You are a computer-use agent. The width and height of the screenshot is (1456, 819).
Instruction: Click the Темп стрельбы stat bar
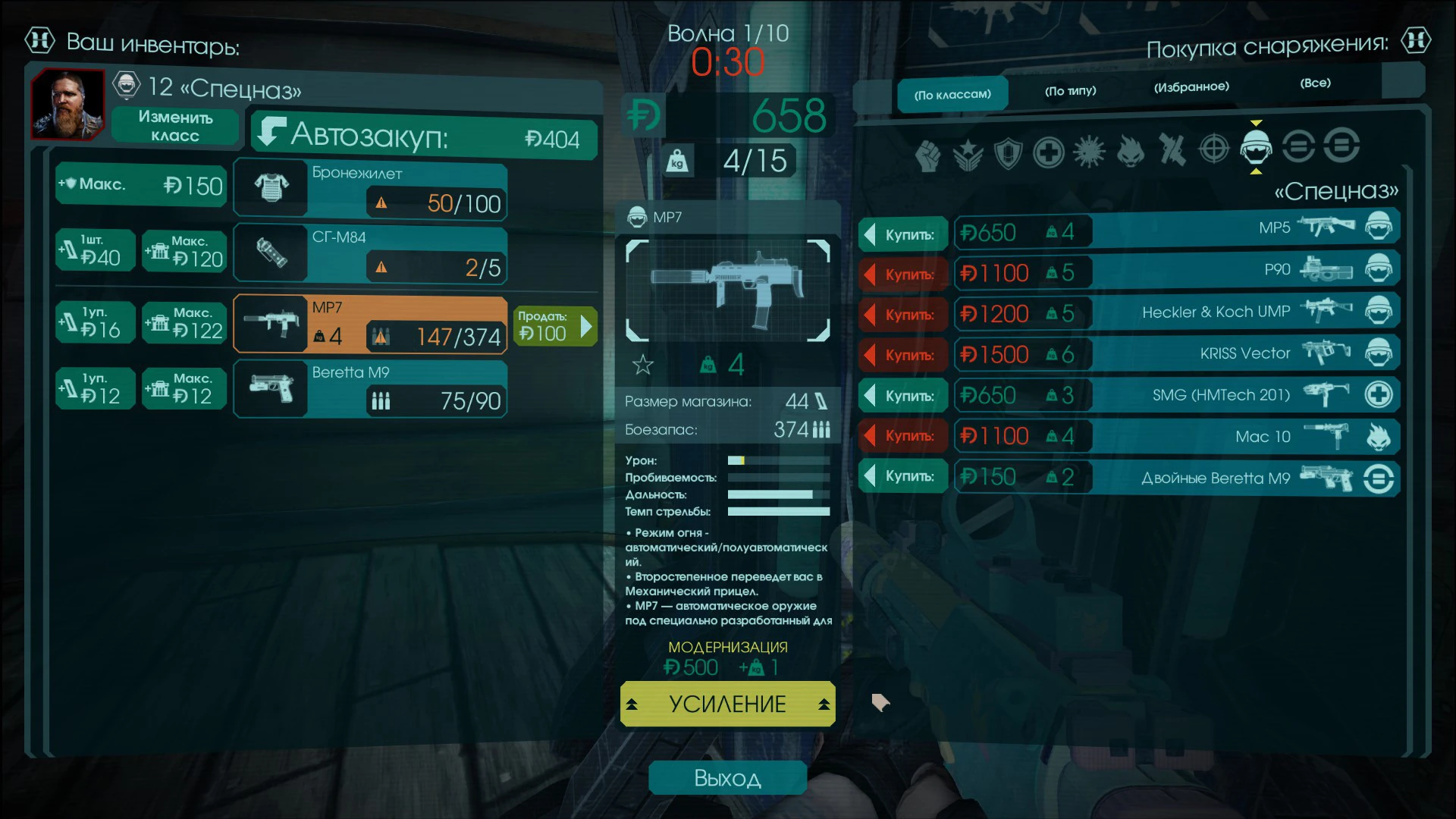pos(778,512)
